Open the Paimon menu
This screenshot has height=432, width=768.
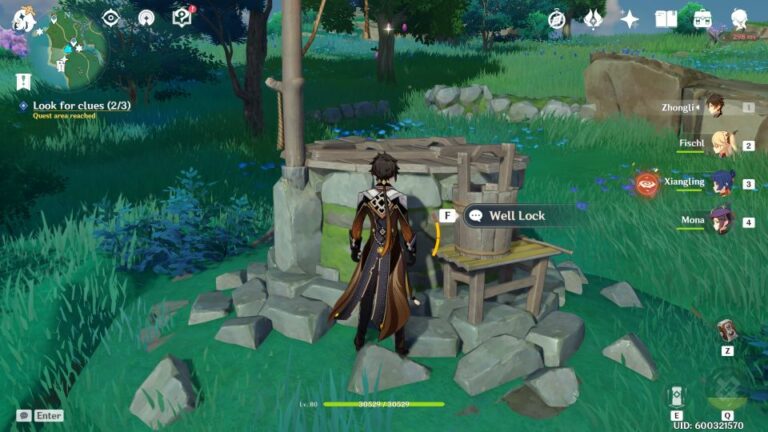[x=22, y=18]
